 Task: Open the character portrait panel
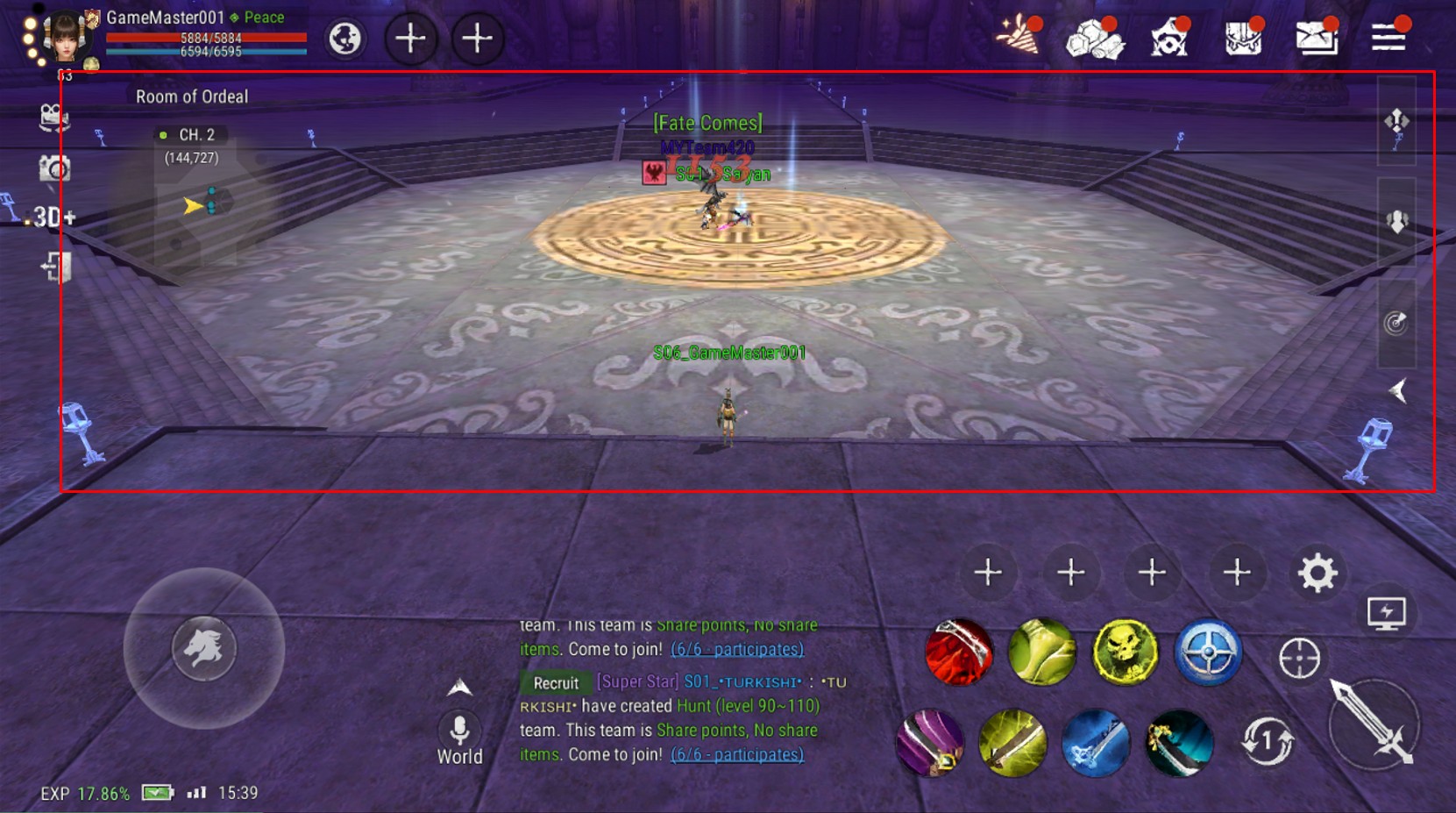[64, 37]
